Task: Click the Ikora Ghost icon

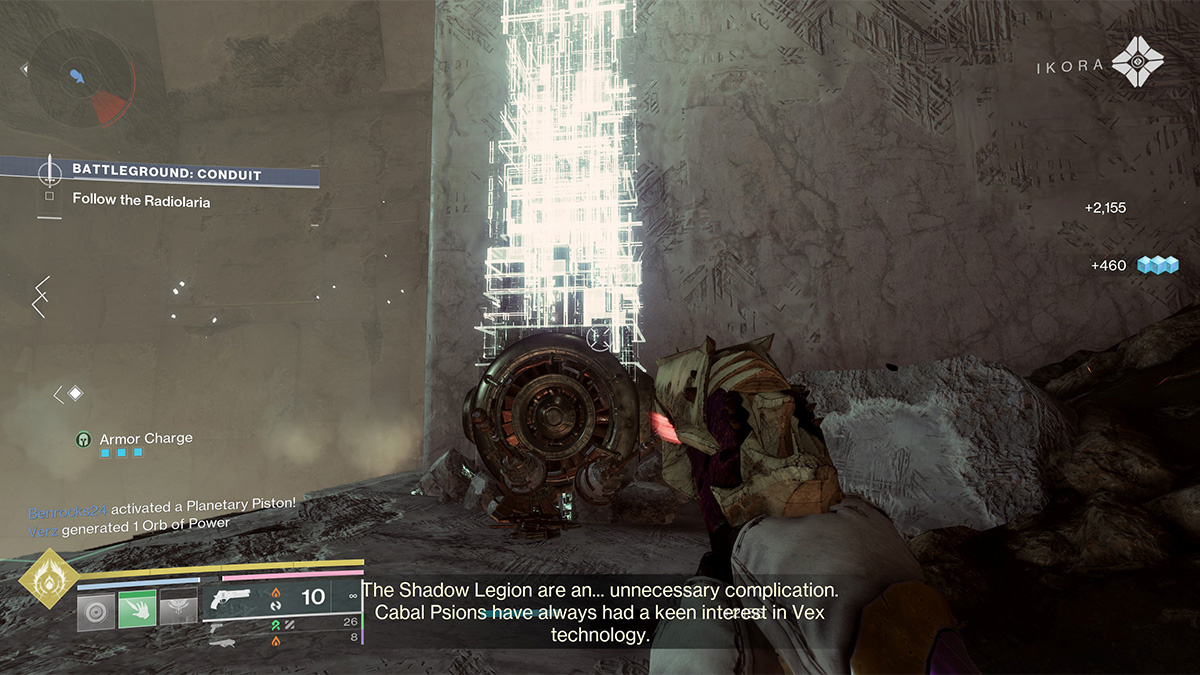Action: (x=1138, y=63)
